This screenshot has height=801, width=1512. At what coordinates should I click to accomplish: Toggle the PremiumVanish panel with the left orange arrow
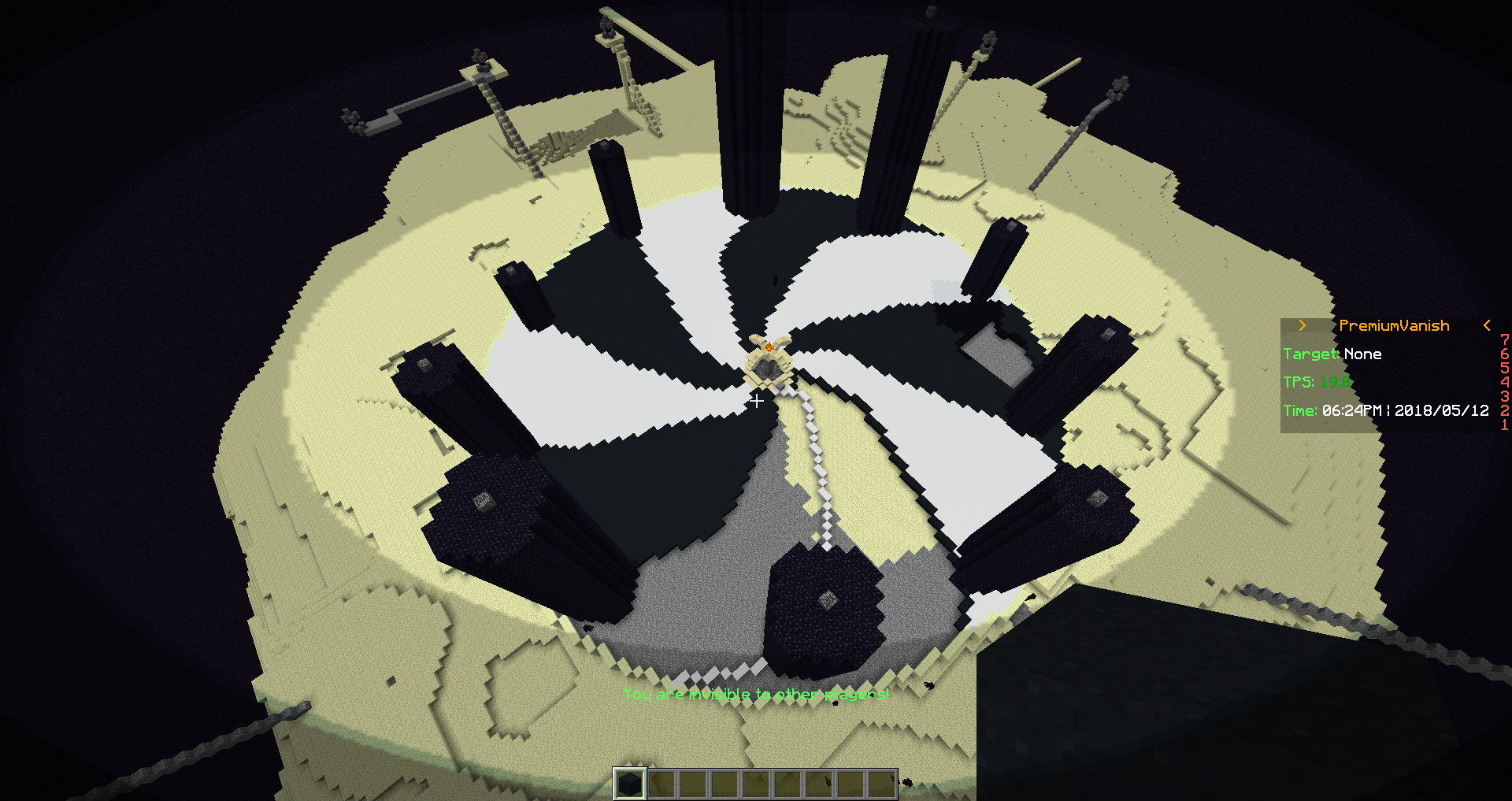tap(1302, 325)
